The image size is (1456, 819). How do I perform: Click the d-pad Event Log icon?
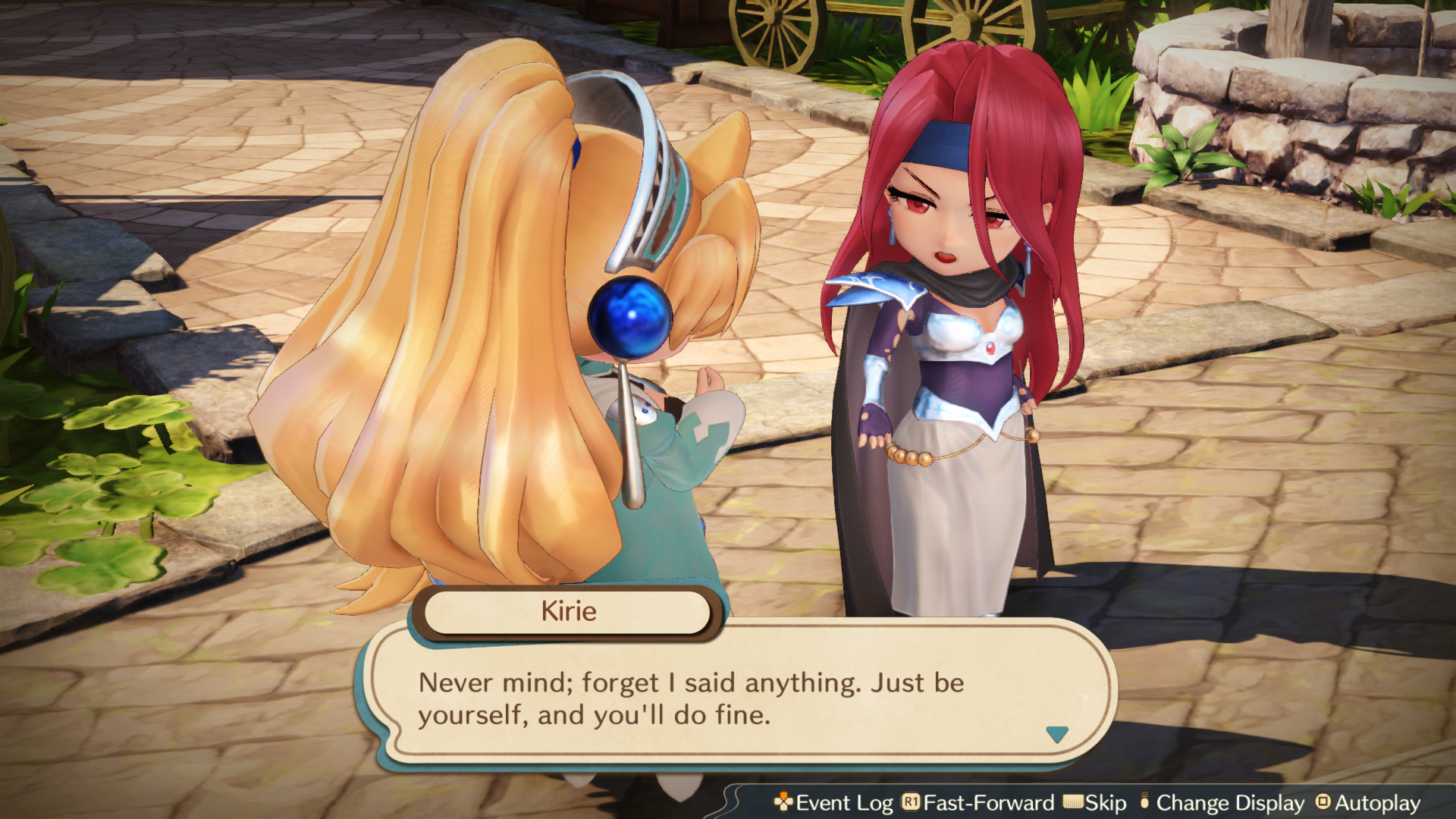784,803
